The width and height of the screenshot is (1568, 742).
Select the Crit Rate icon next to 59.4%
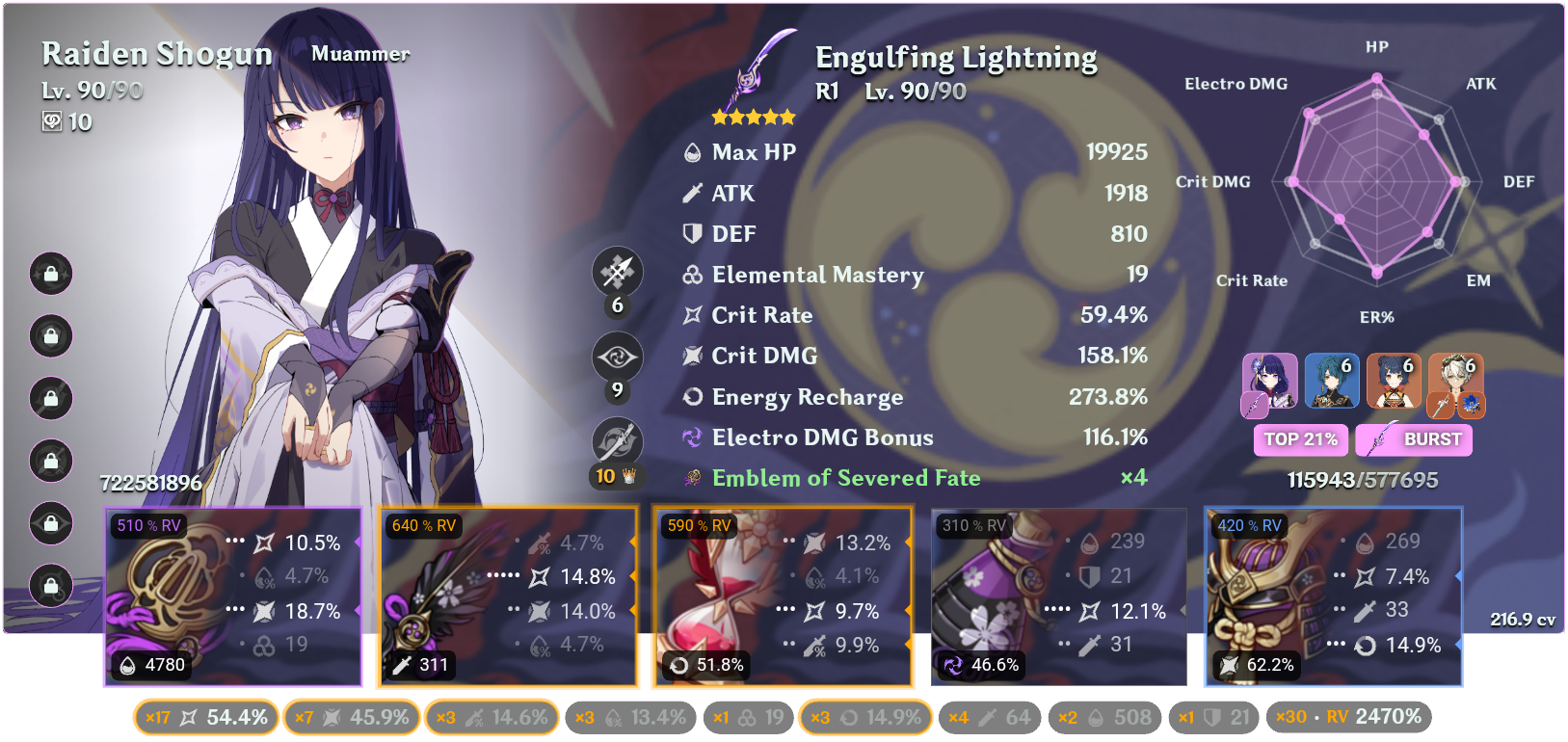coord(690,315)
